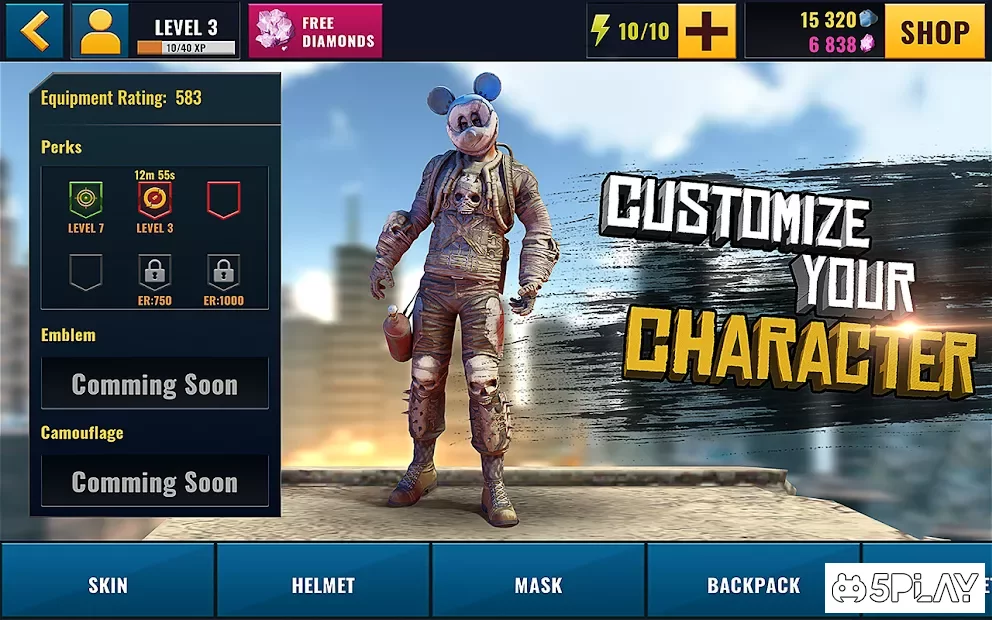
Task: Switch to the Helmet tab
Action: (x=323, y=585)
